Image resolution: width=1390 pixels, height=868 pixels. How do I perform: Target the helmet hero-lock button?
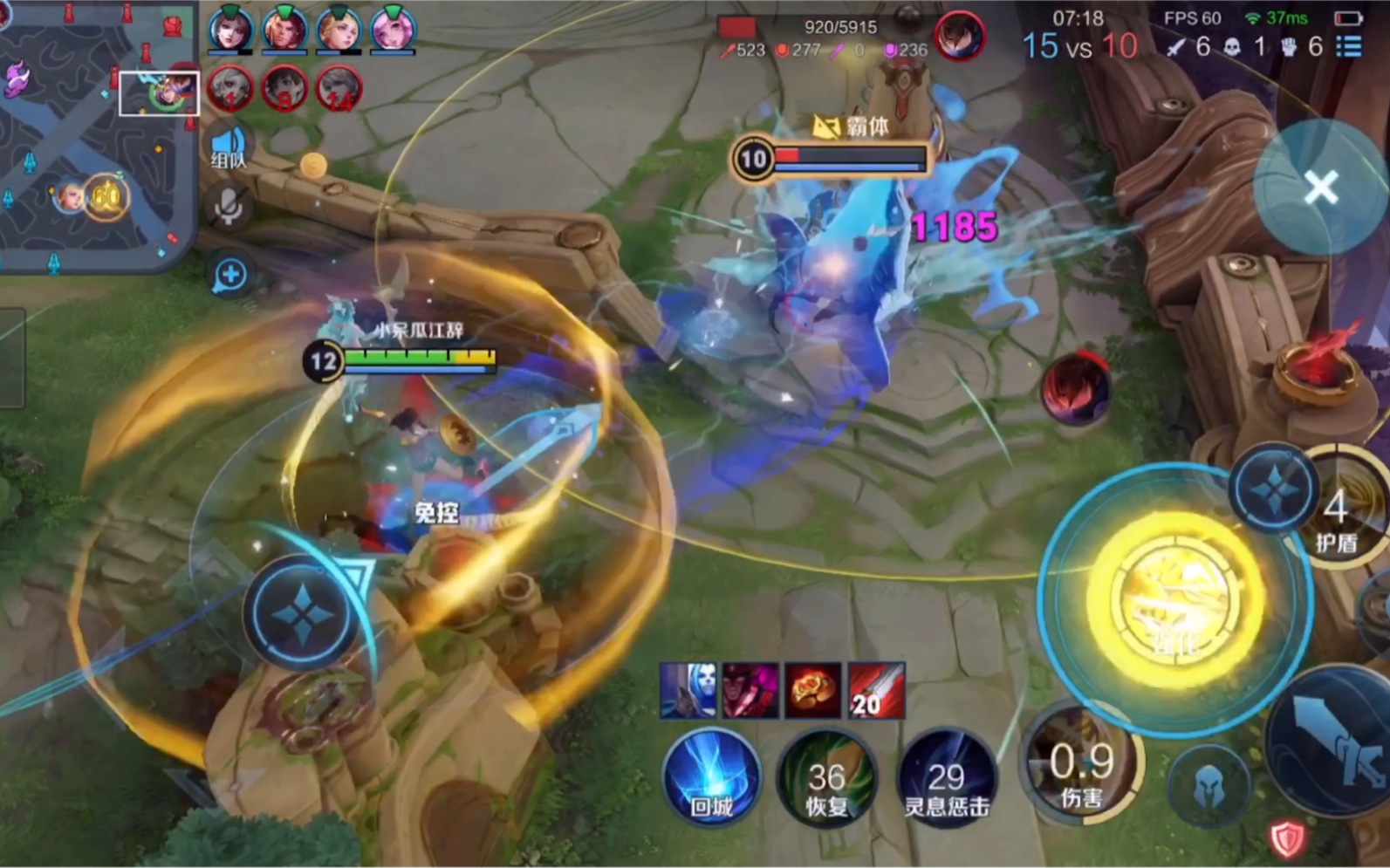(x=1209, y=785)
